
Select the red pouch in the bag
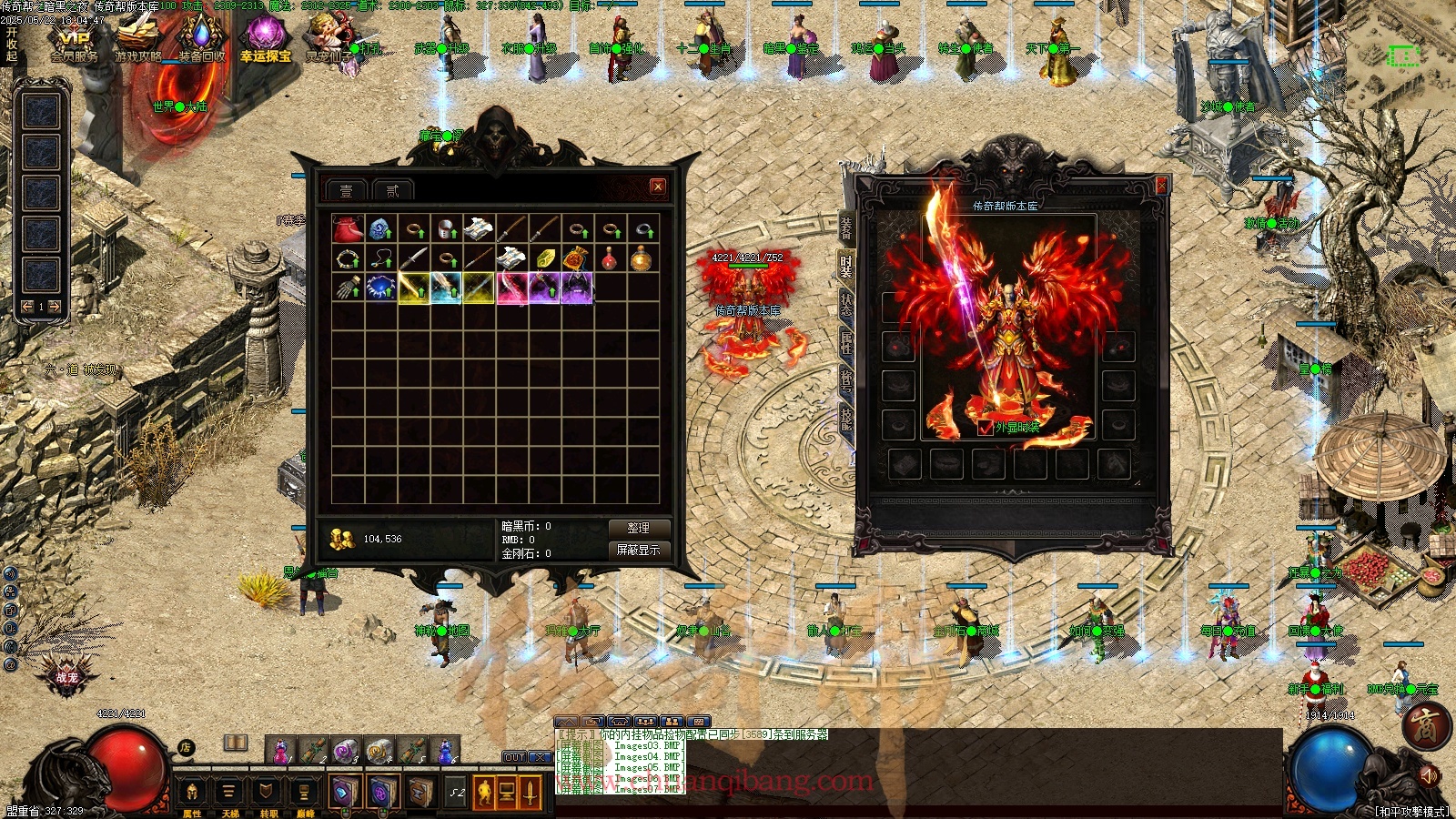point(348,228)
